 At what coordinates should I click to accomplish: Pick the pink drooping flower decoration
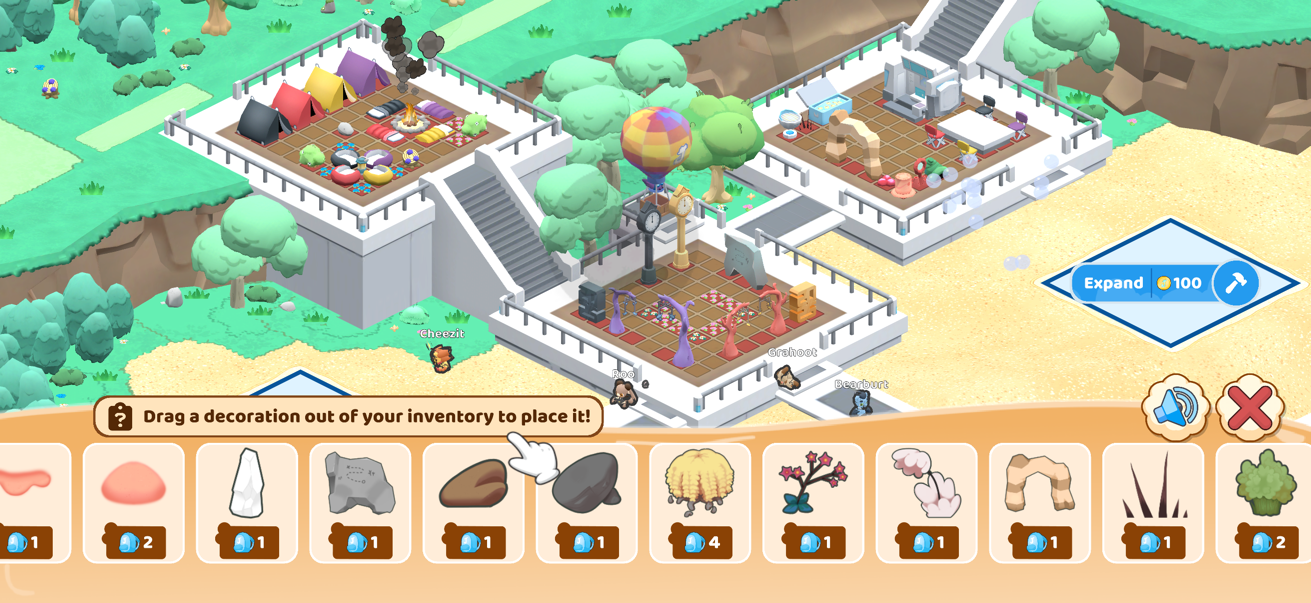pyautogui.click(x=926, y=502)
